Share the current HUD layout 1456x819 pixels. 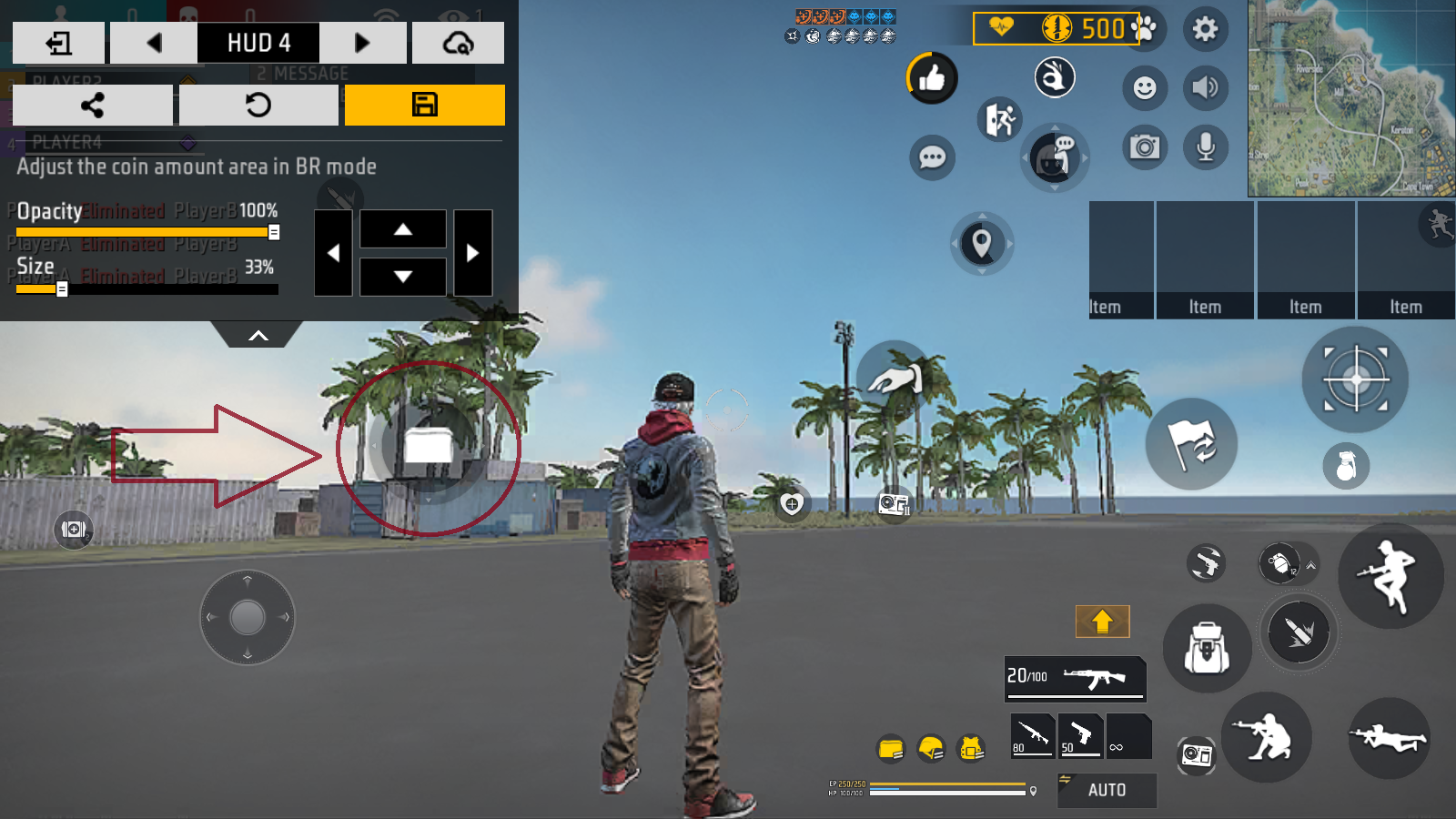(92, 106)
